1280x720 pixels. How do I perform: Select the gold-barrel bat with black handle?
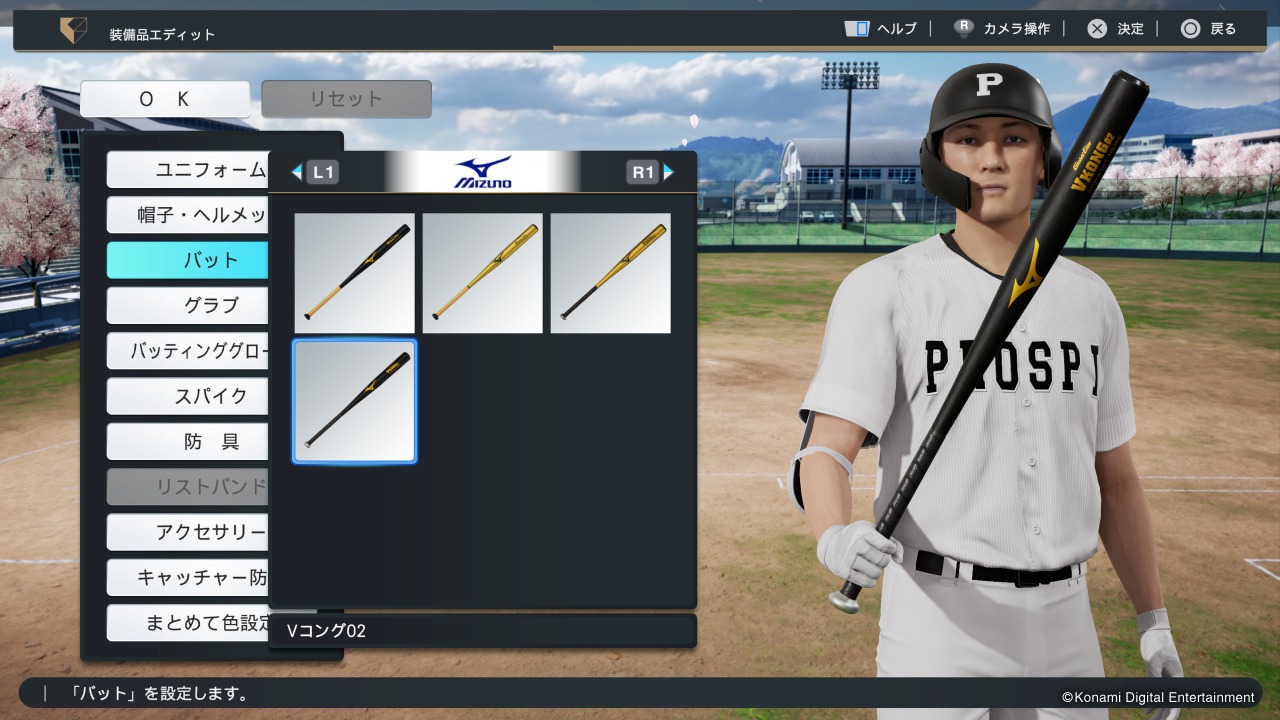click(610, 273)
